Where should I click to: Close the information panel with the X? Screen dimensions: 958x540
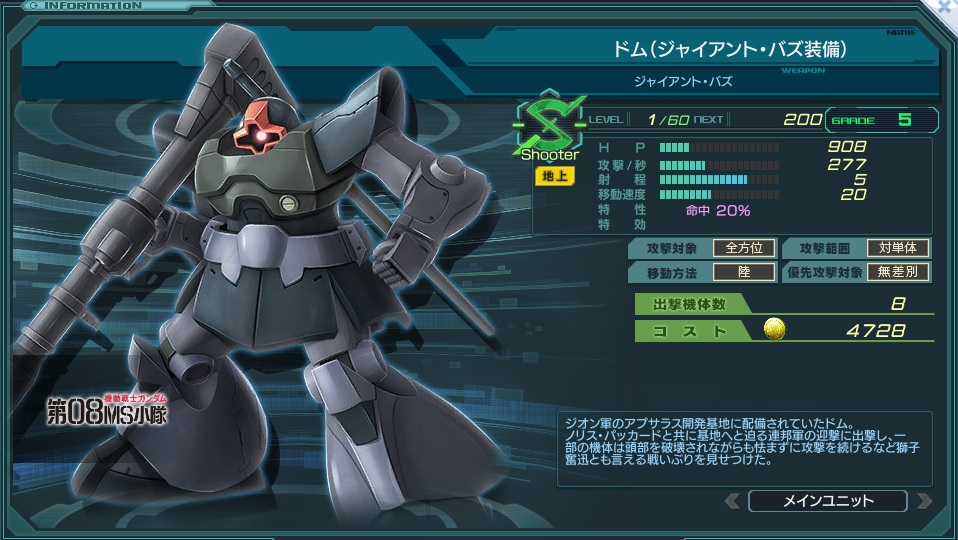946,7
